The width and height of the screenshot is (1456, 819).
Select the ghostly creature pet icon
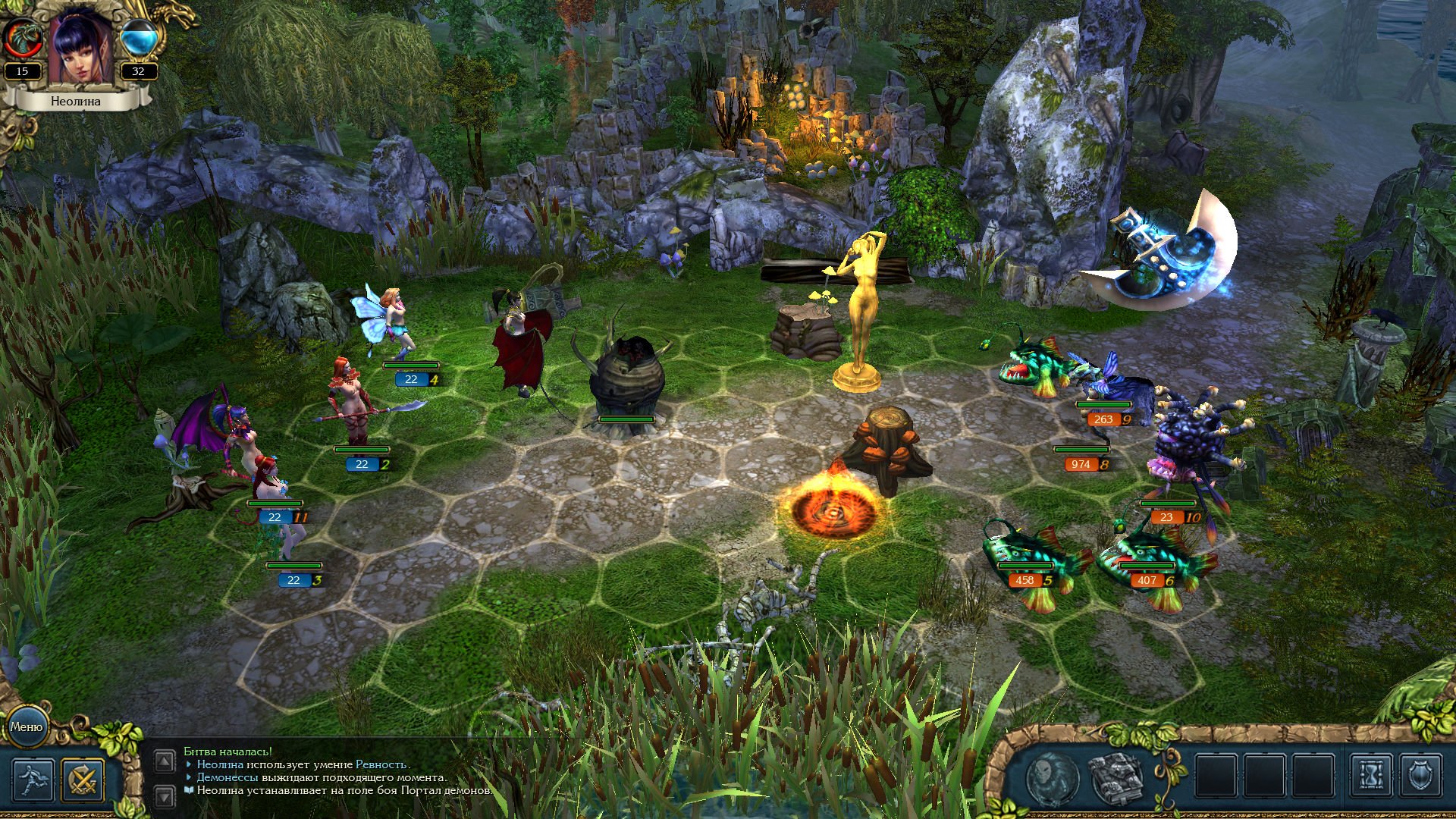point(1053,777)
